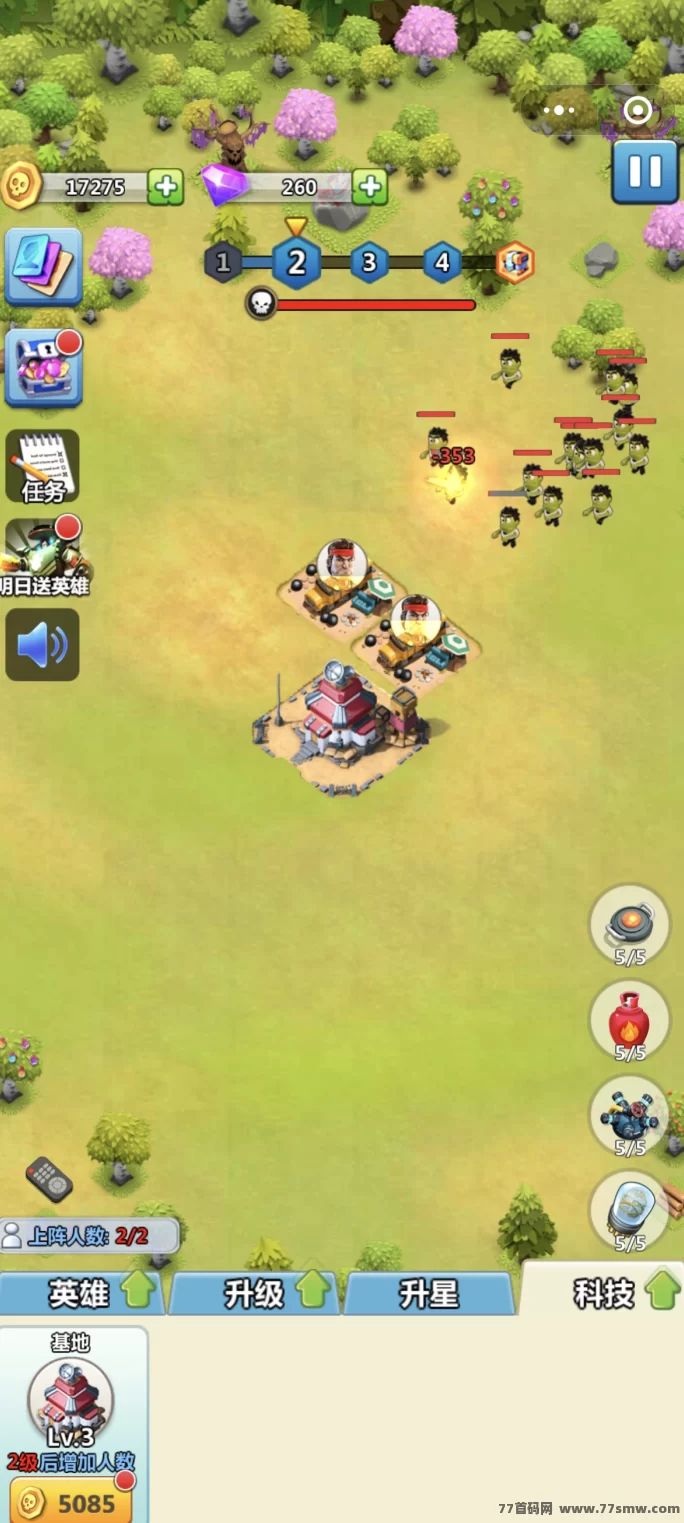Close the mini-program via circle button
Viewport: 684px width, 1523px height.
[x=637, y=110]
